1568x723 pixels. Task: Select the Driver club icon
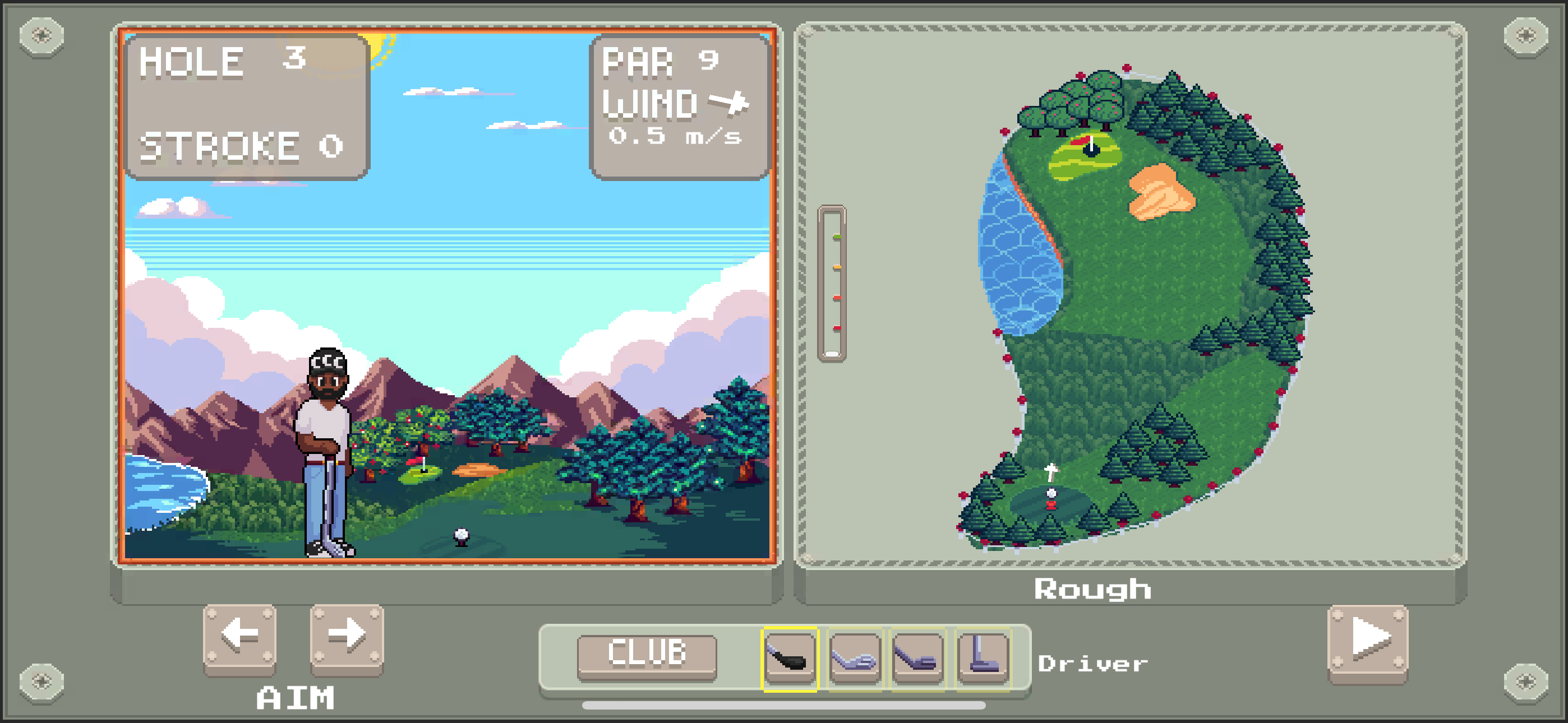[x=790, y=658]
